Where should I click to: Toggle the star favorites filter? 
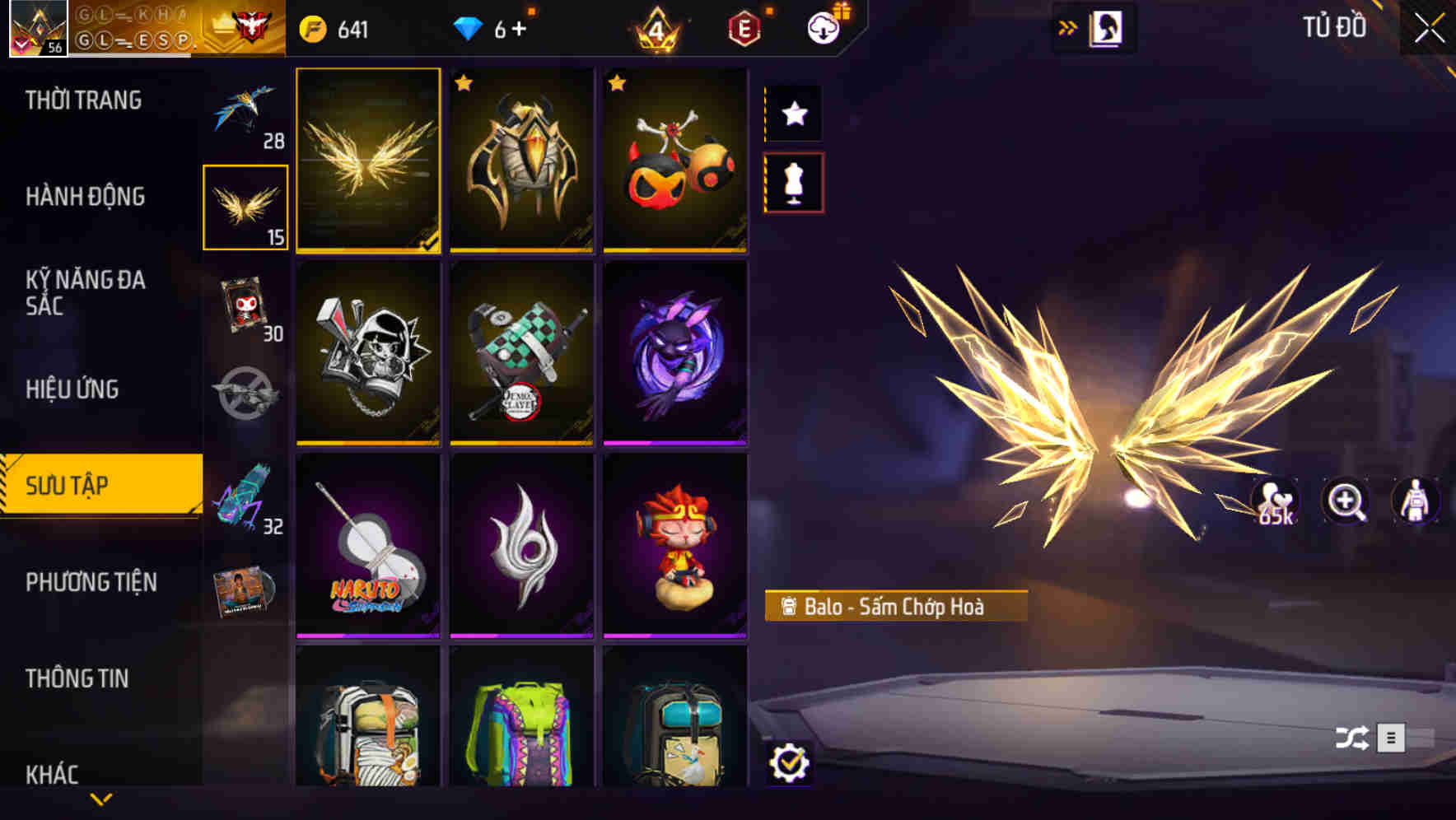coord(793,114)
